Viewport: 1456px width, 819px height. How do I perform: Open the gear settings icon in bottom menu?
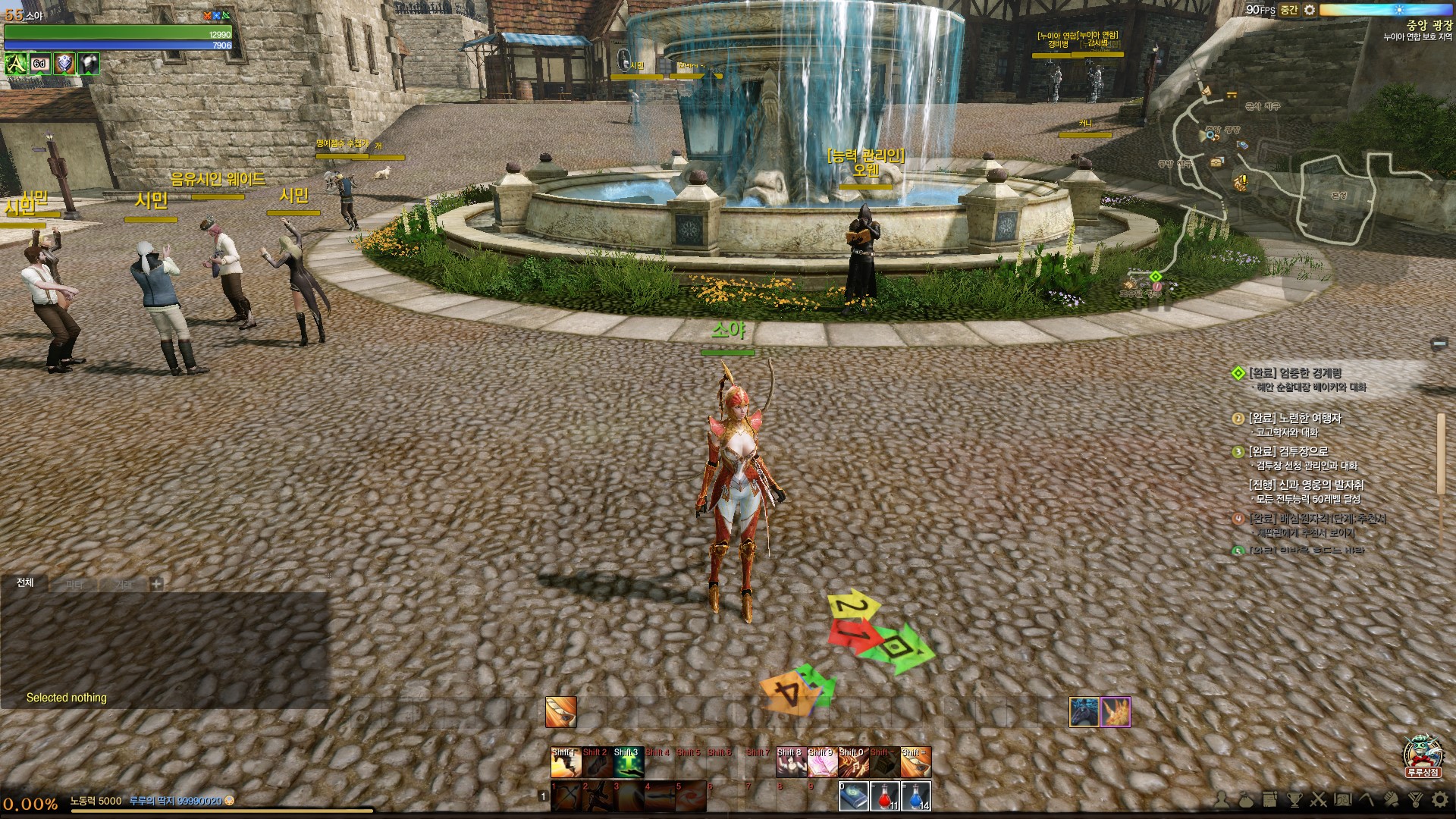[x=1440, y=799]
